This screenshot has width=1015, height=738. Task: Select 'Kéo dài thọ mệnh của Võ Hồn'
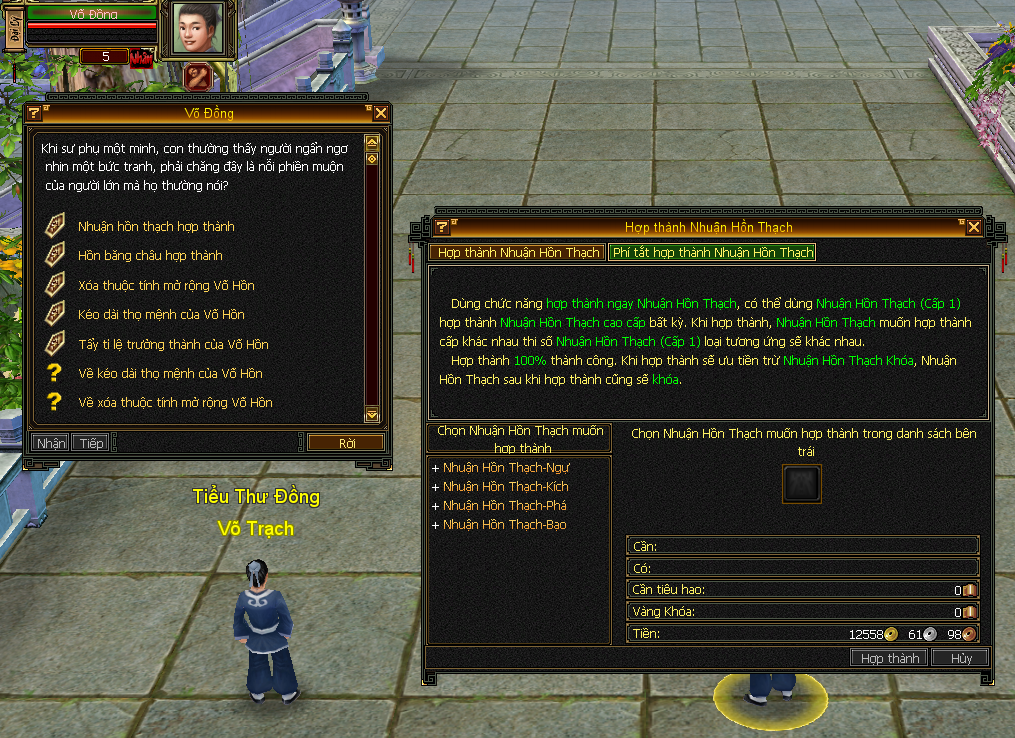pyautogui.click(x=161, y=315)
